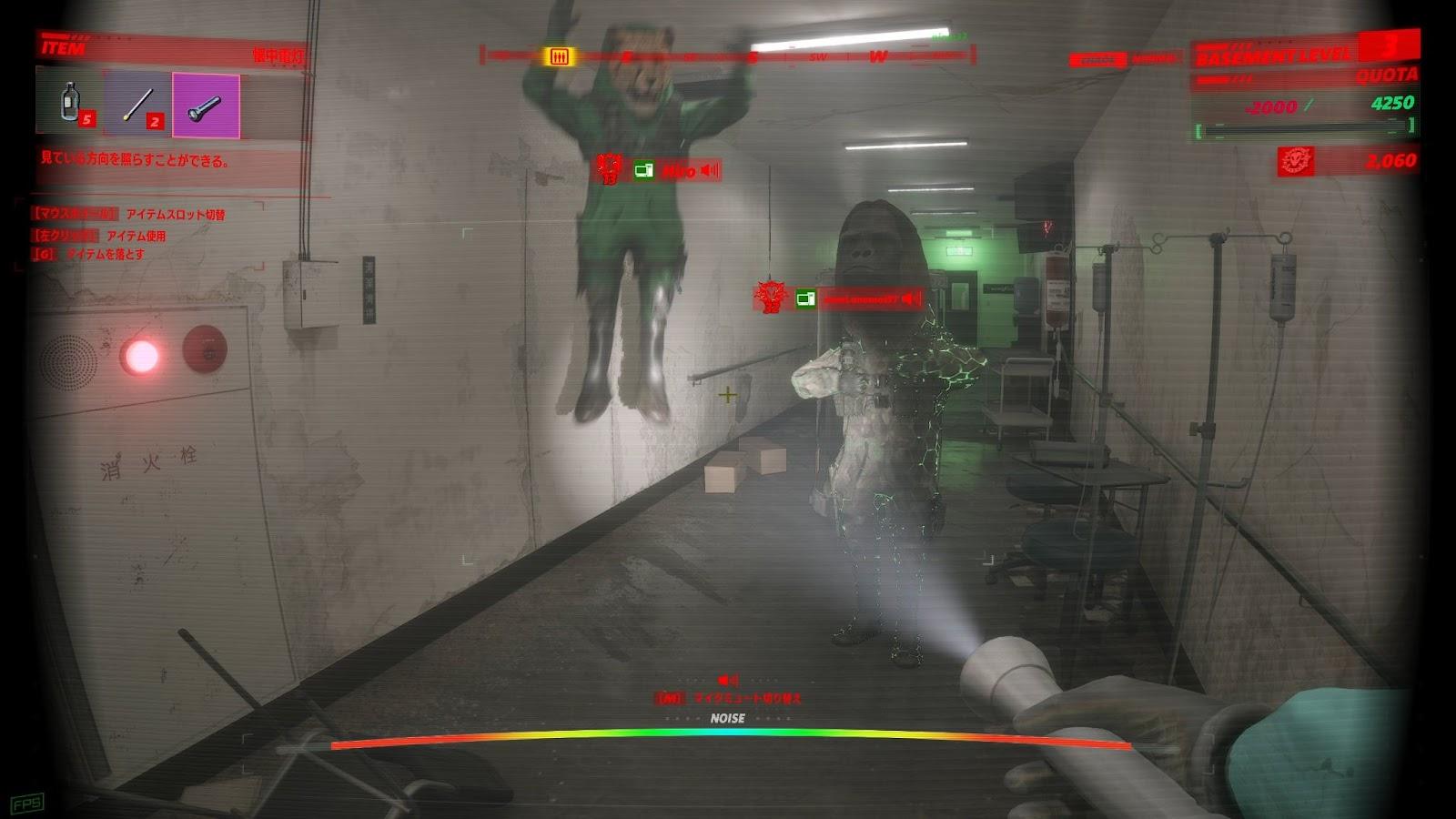
Task: Click Hiro's player name tag
Action: (678, 170)
